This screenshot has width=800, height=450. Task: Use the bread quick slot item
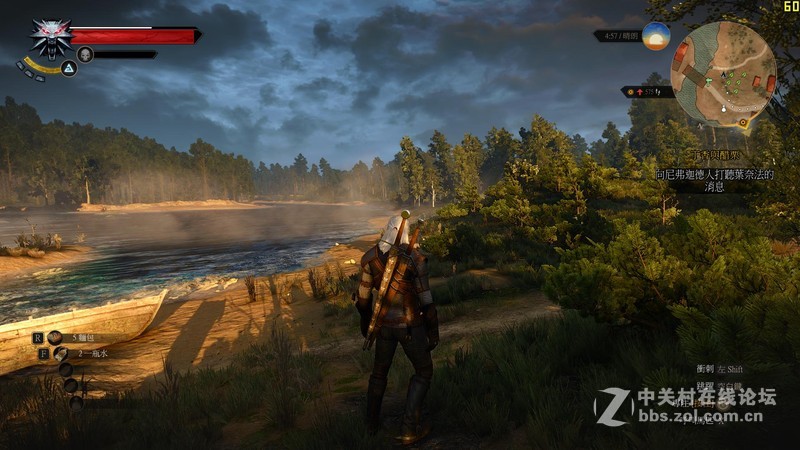55,337
